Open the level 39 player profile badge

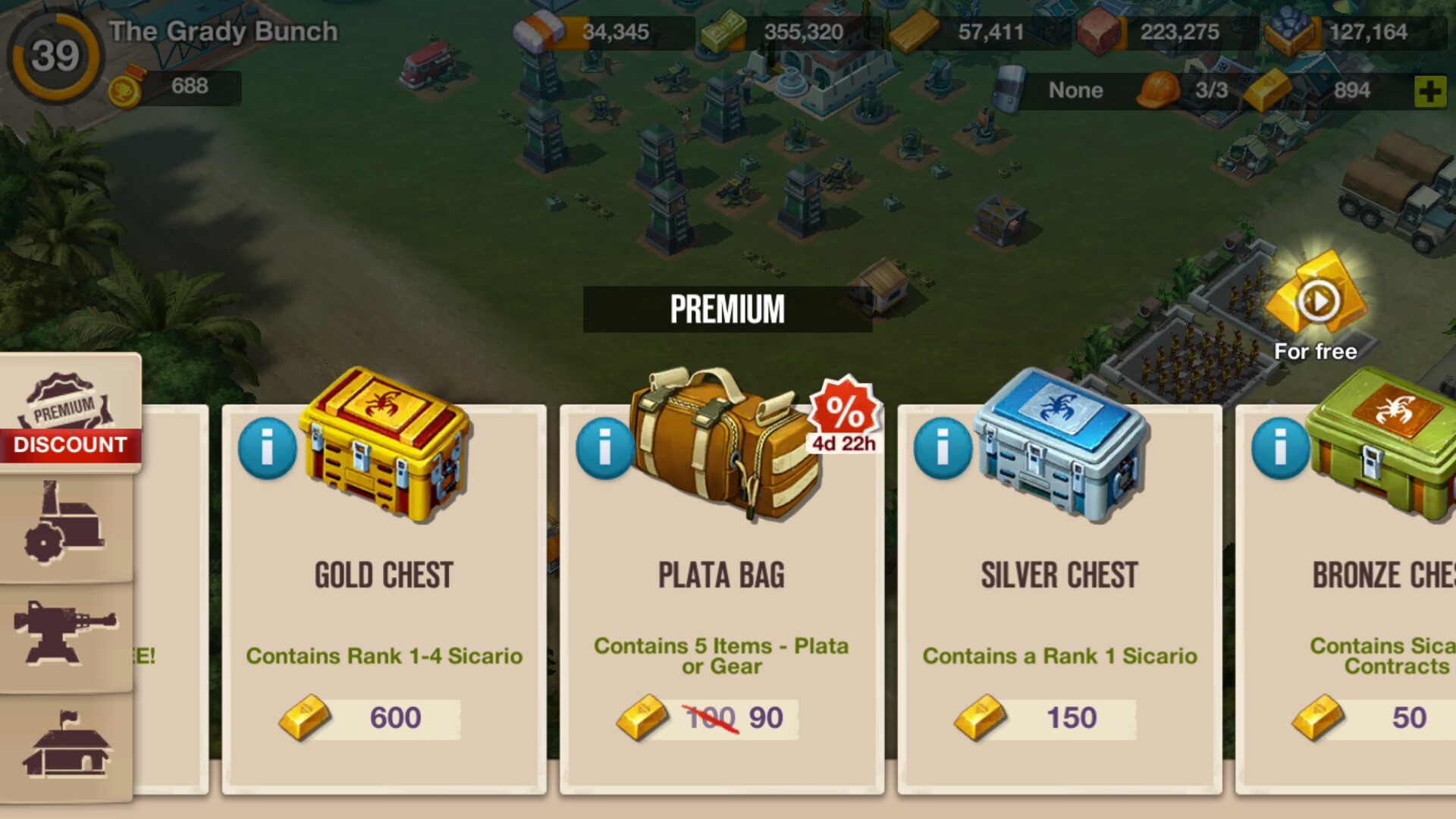tap(55, 56)
